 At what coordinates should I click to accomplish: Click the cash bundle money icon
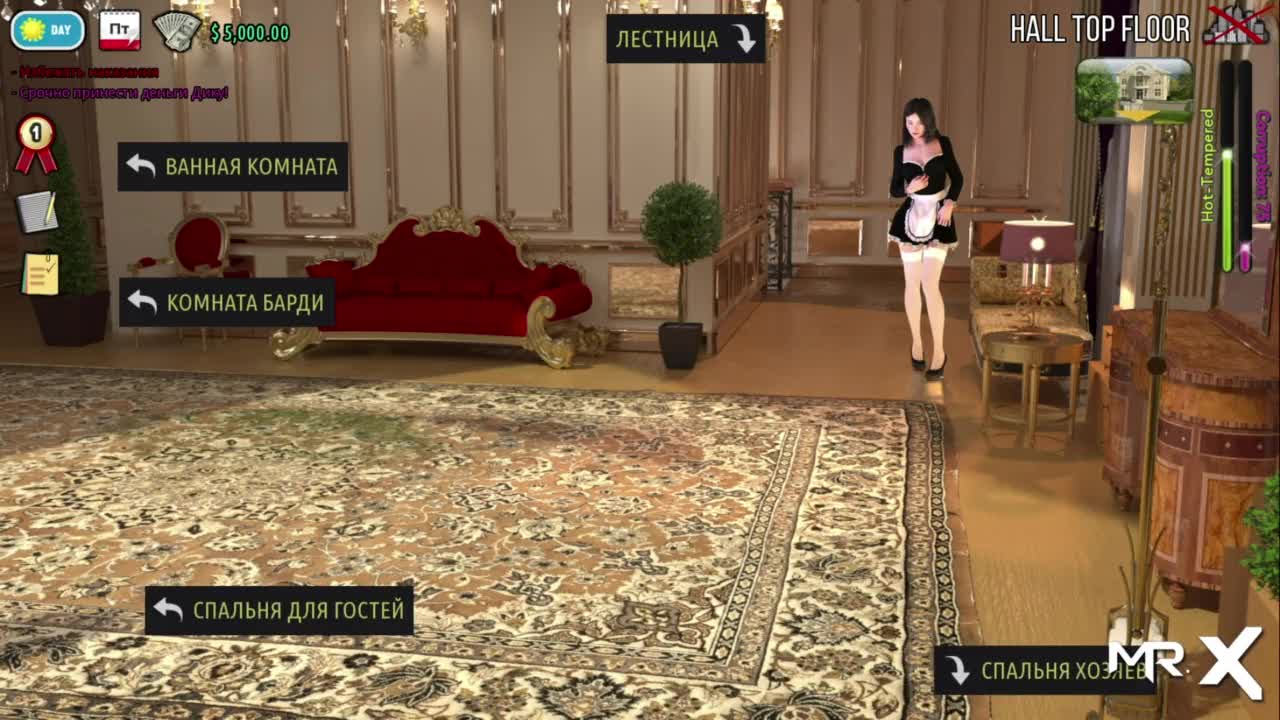178,31
